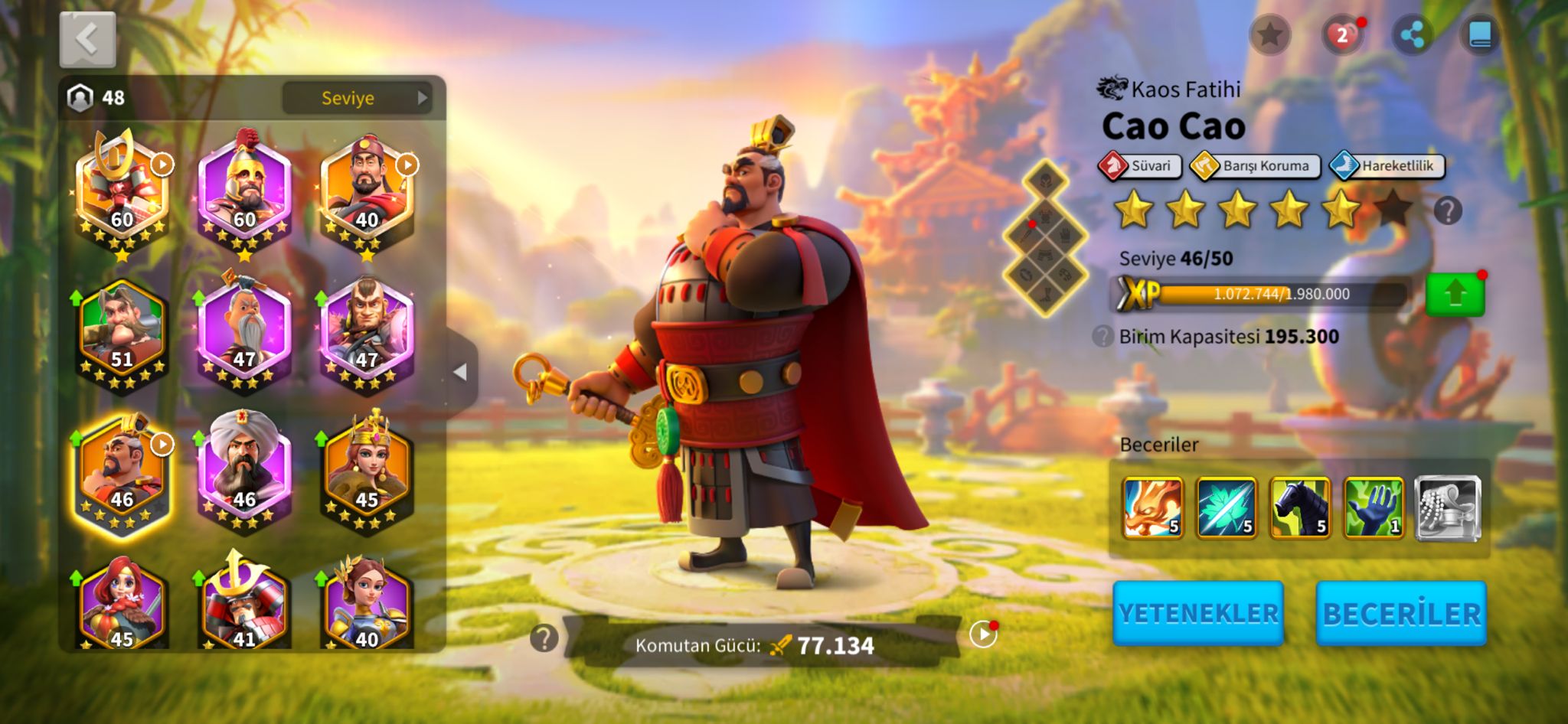The width and height of the screenshot is (1568, 724).
Task: Open the YETENEKLER talents screen
Action: click(1198, 613)
